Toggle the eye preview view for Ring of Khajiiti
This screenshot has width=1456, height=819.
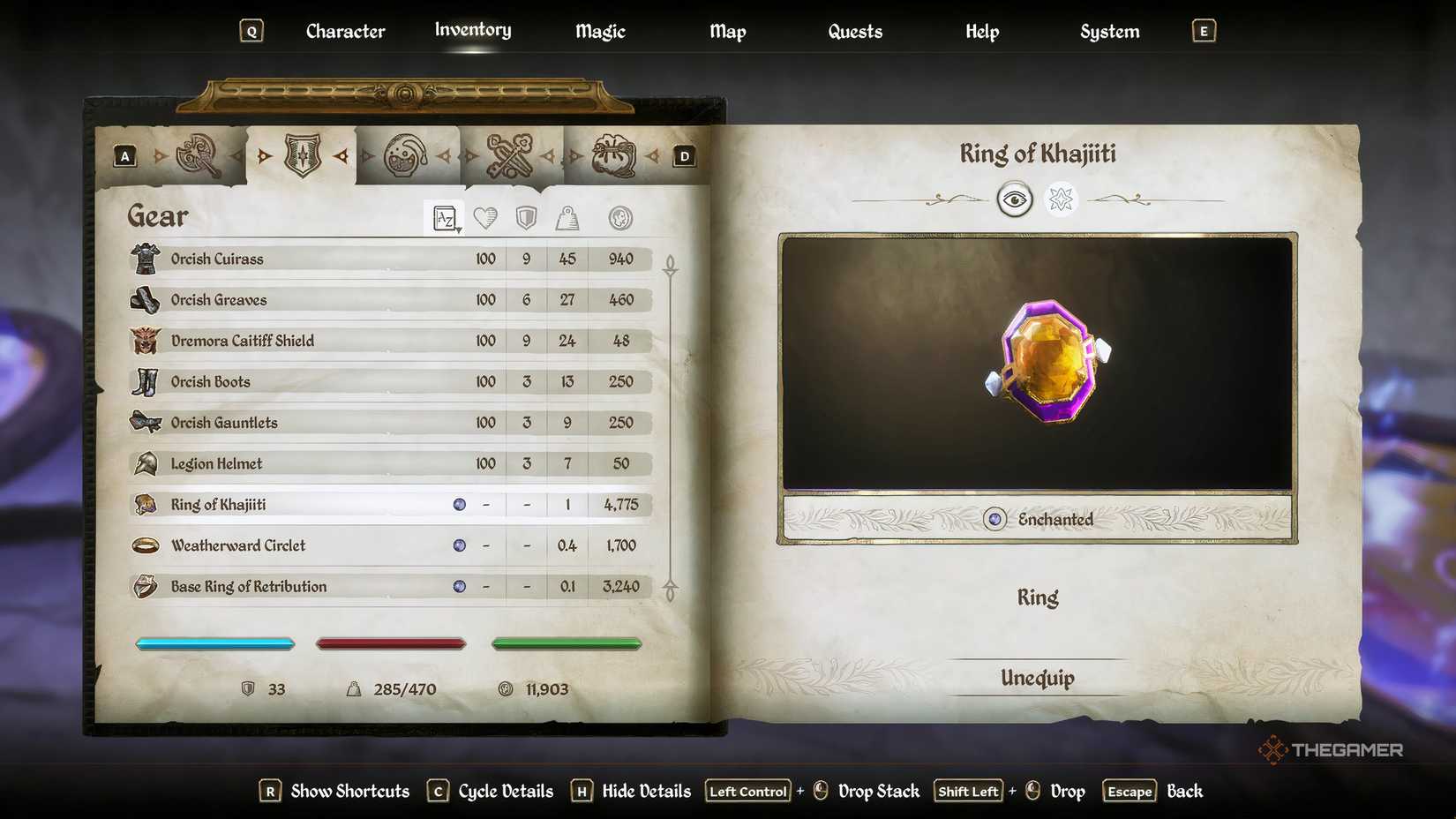click(x=1016, y=199)
